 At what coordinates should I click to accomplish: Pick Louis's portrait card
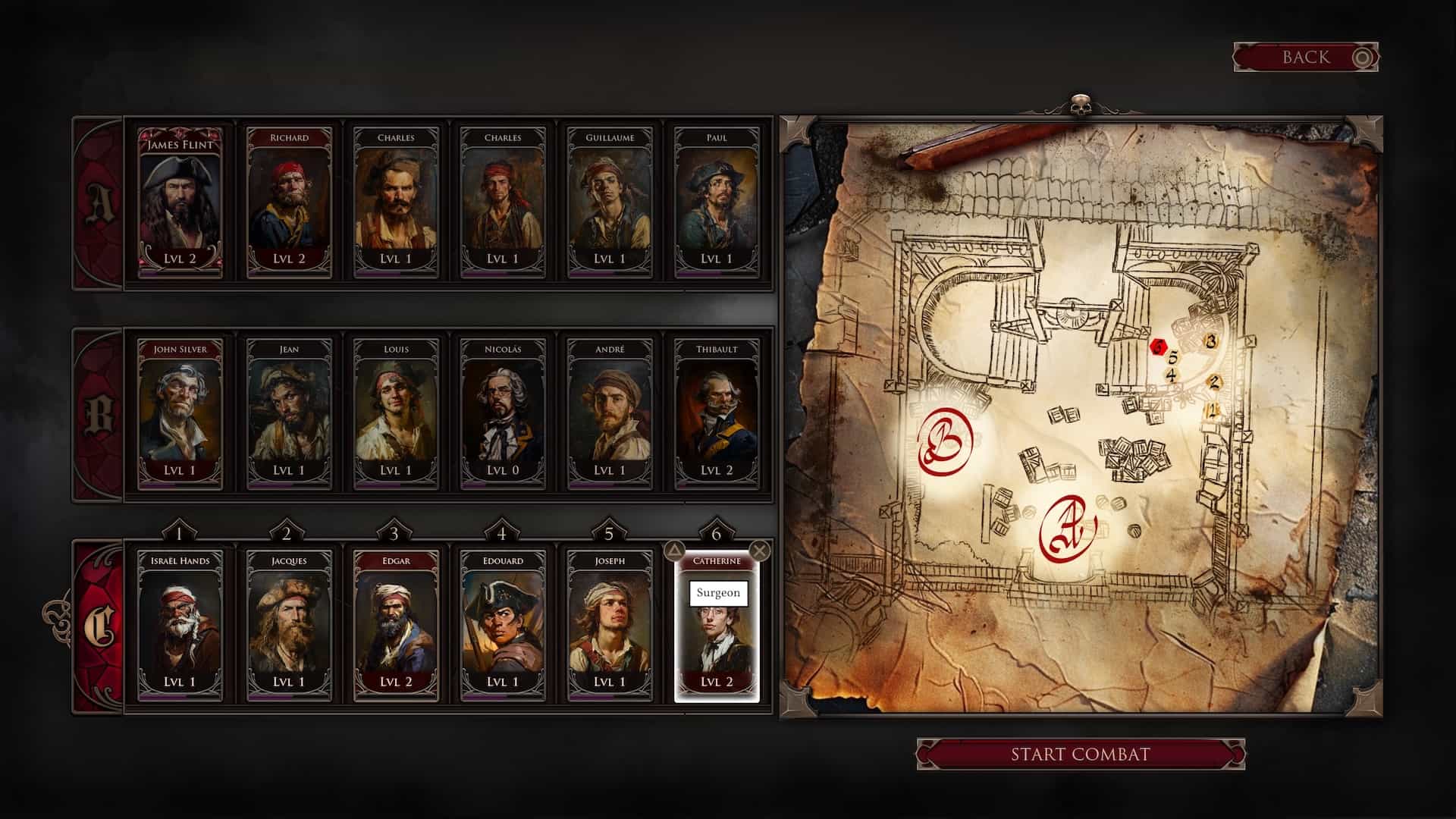[396, 414]
